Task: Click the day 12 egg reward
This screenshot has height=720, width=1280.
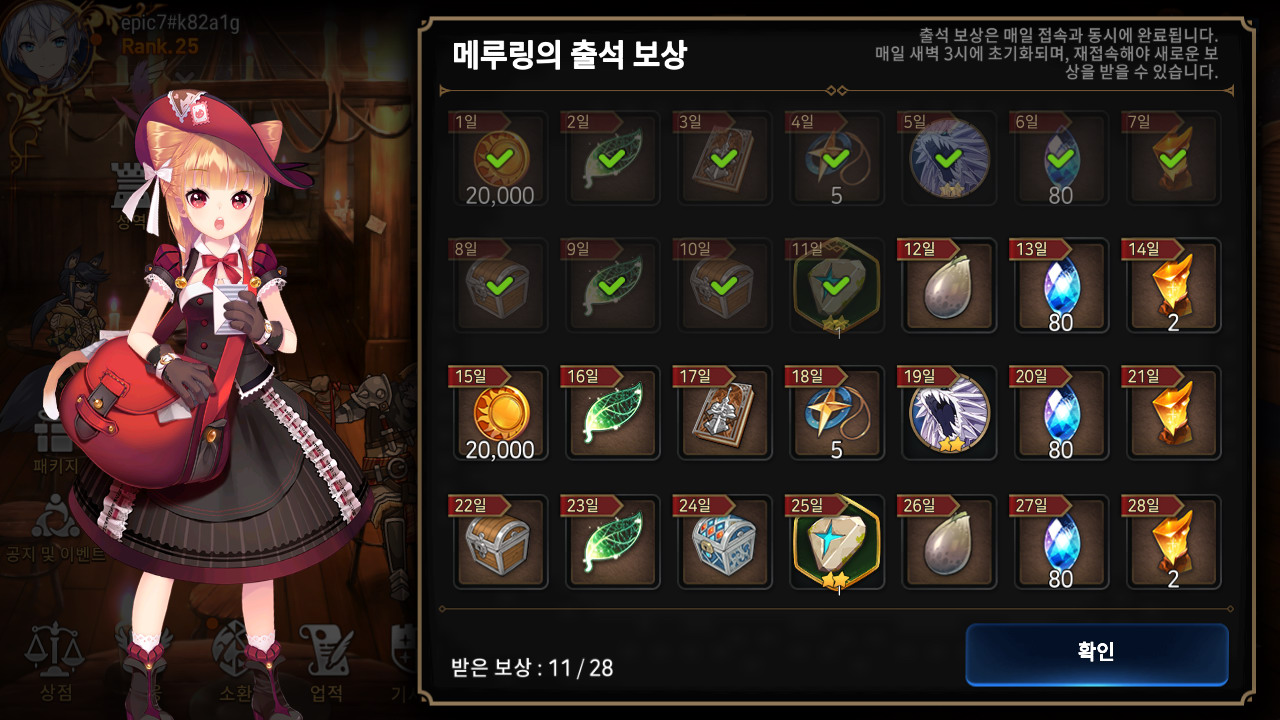Action: [948, 286]
